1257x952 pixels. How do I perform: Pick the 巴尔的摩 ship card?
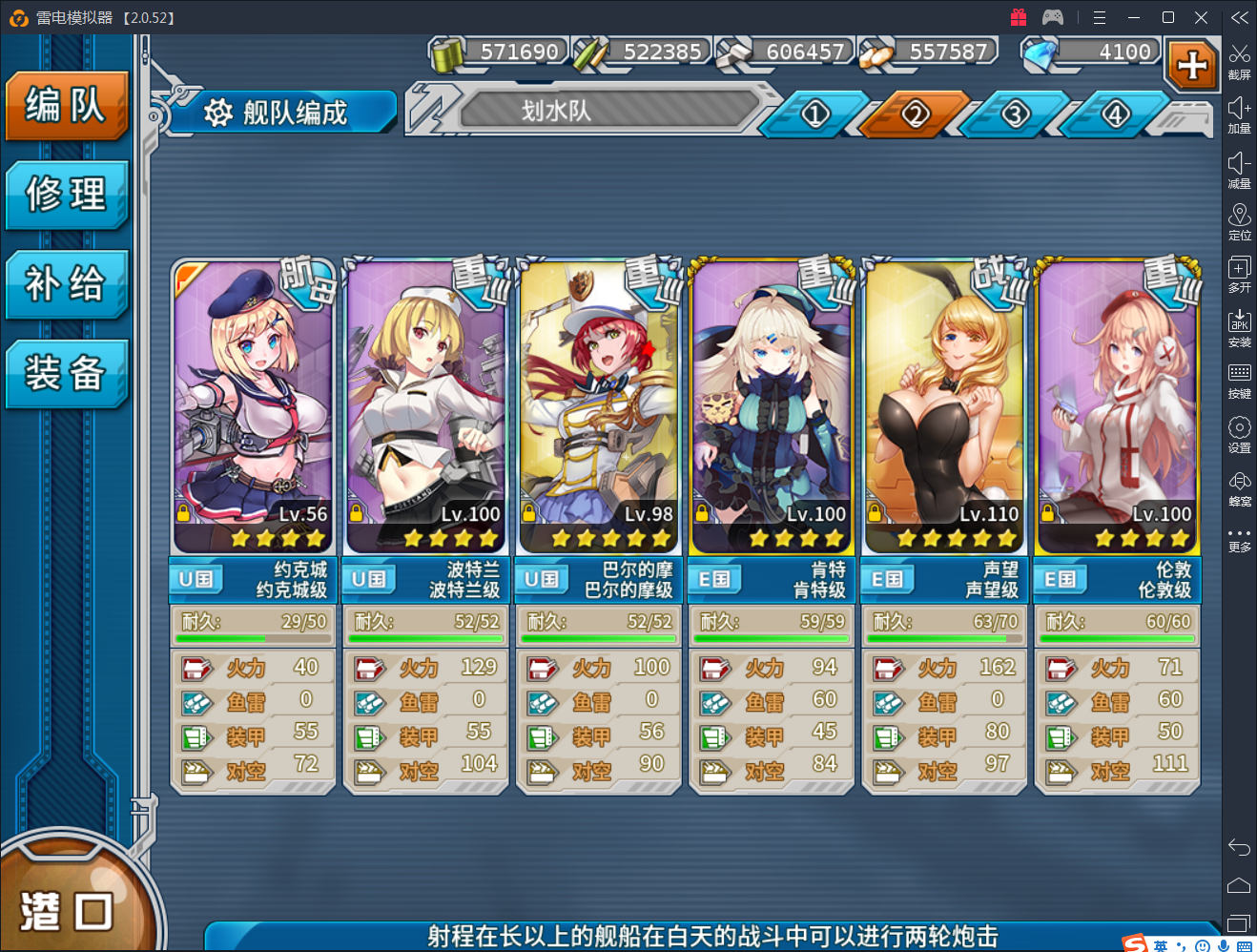tap(599, 410)
